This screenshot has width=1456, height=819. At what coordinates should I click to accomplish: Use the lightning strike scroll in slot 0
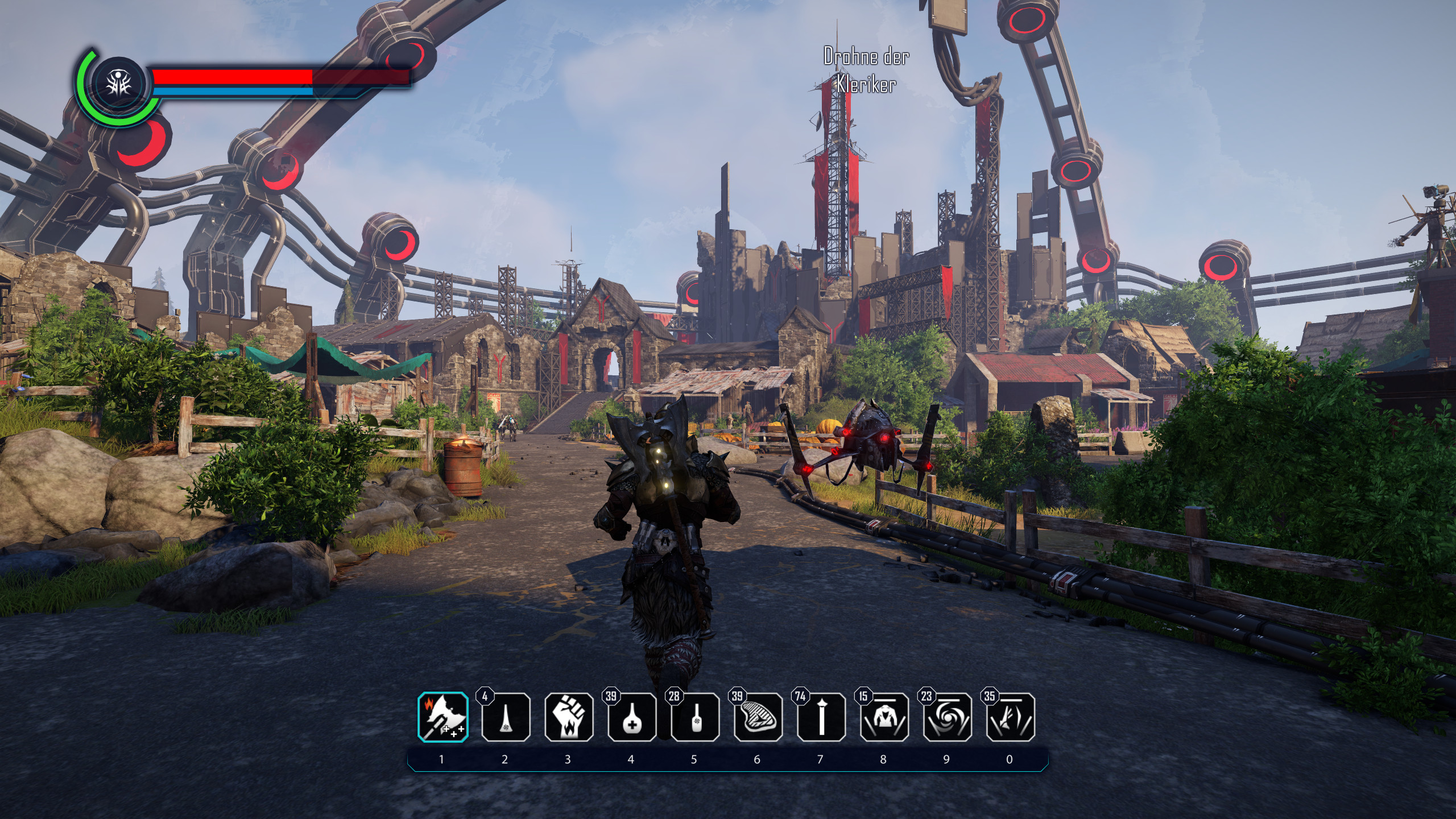[x=1010, y=717]
